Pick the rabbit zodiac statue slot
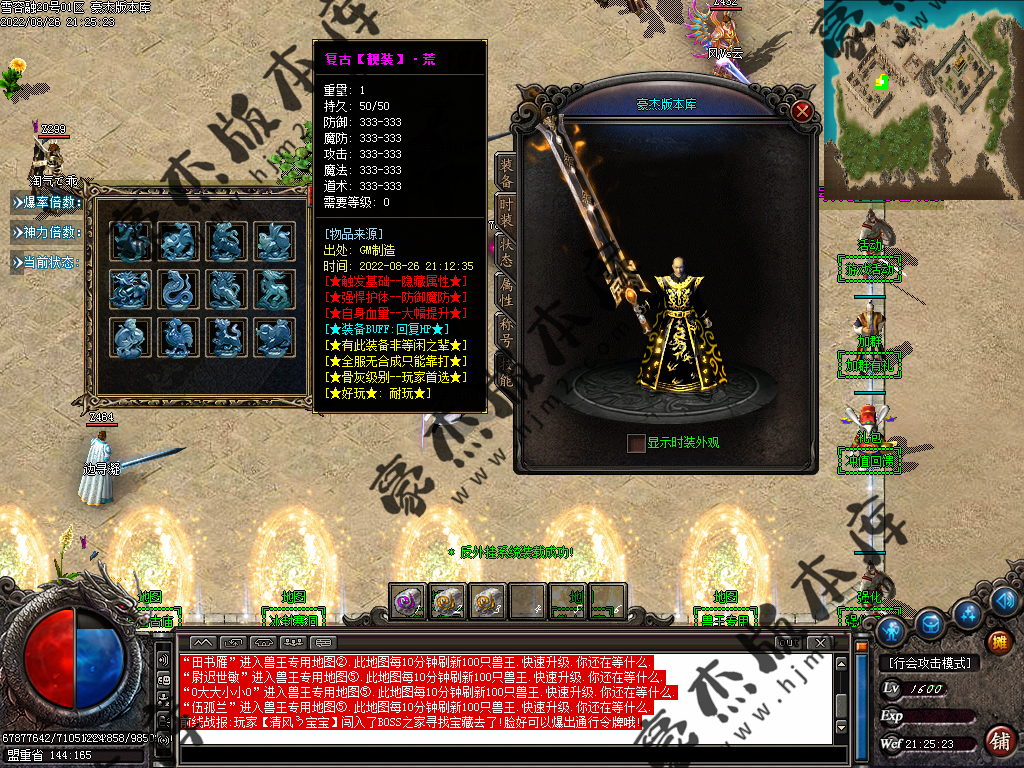Image resolution: width=1024 pixels, height=768 pixels. pos(275,242)
